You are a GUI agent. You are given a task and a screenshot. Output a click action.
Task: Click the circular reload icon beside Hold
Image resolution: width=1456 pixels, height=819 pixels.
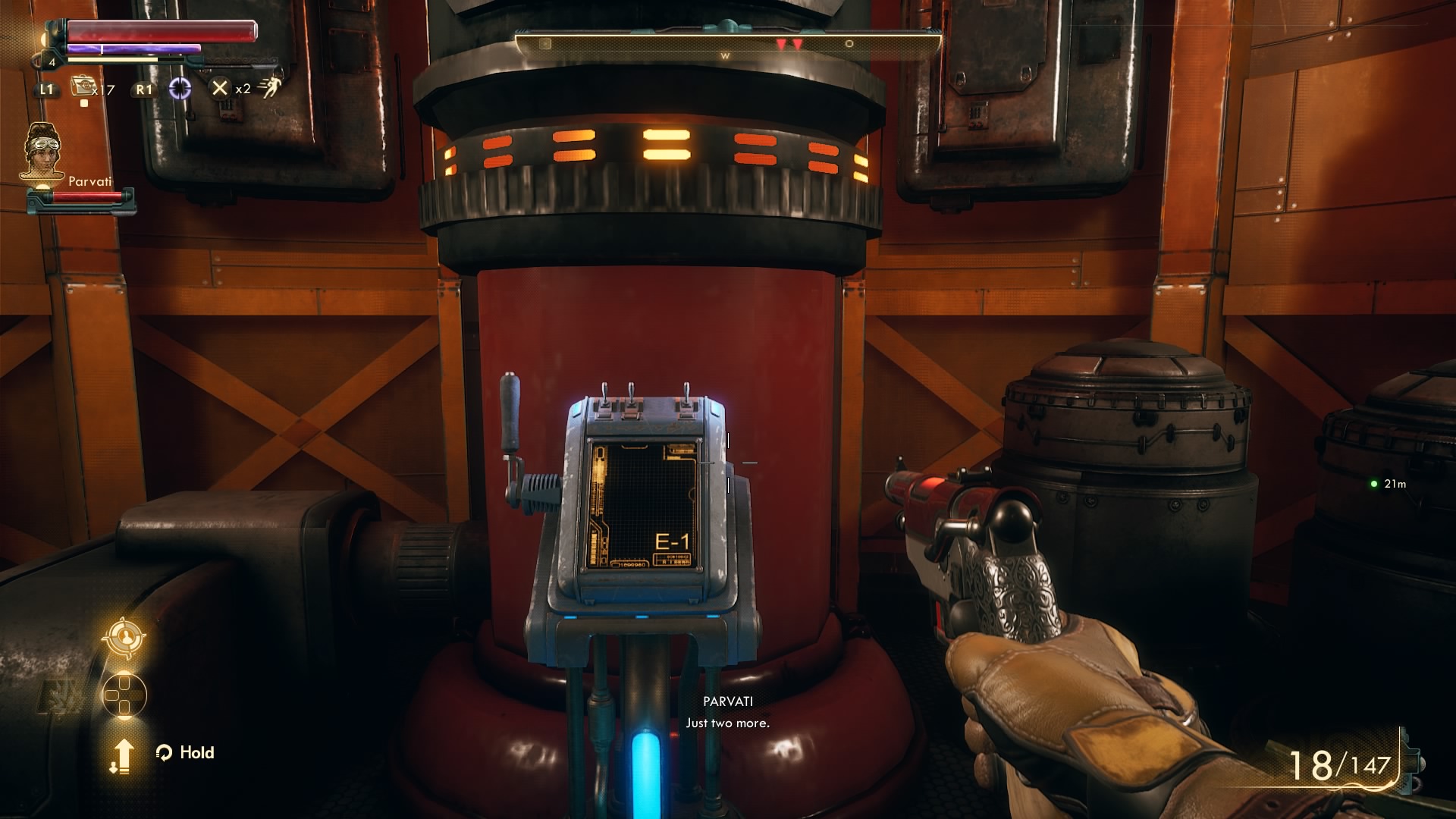[x=164, y=752]
